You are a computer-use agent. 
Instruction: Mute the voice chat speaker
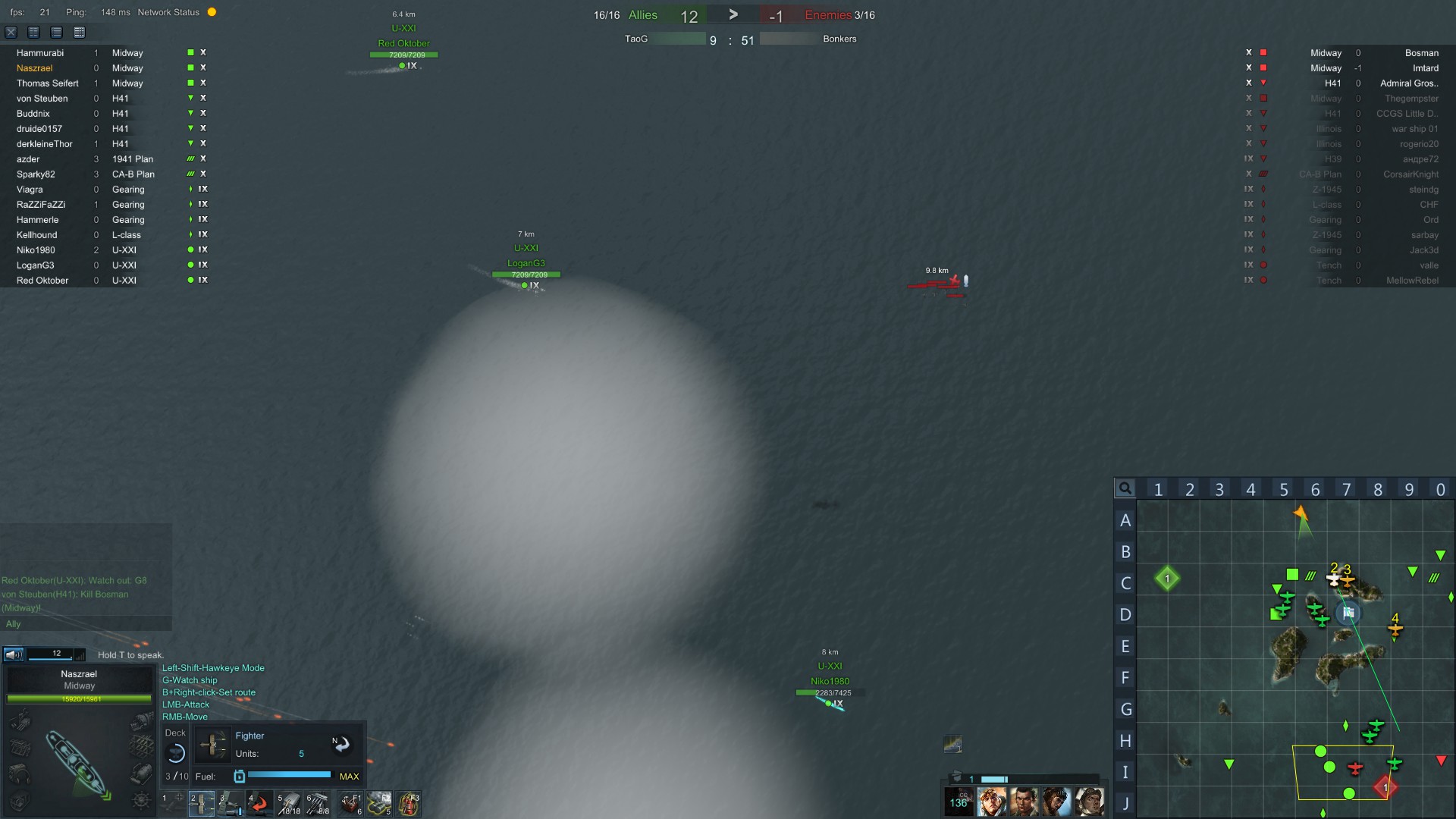13,653
